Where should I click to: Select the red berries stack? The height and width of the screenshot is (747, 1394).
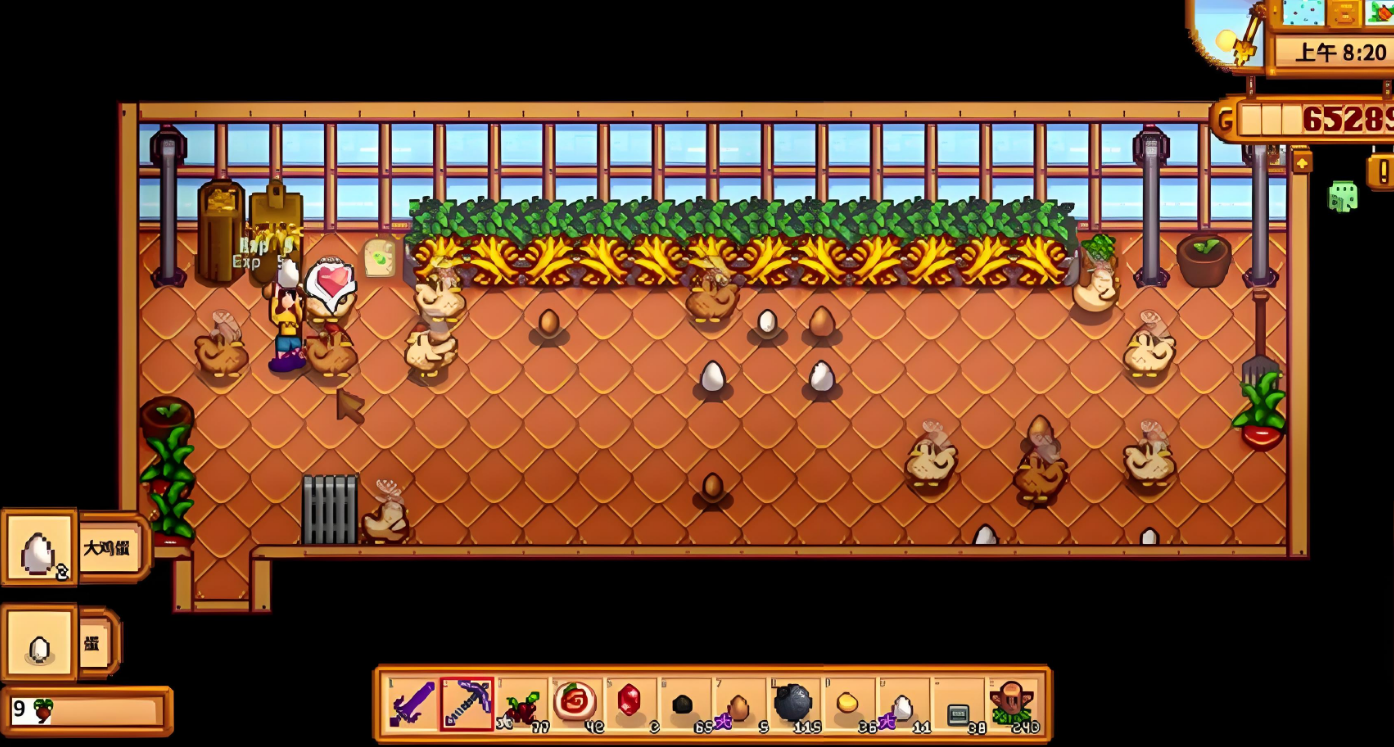[521, 704]
